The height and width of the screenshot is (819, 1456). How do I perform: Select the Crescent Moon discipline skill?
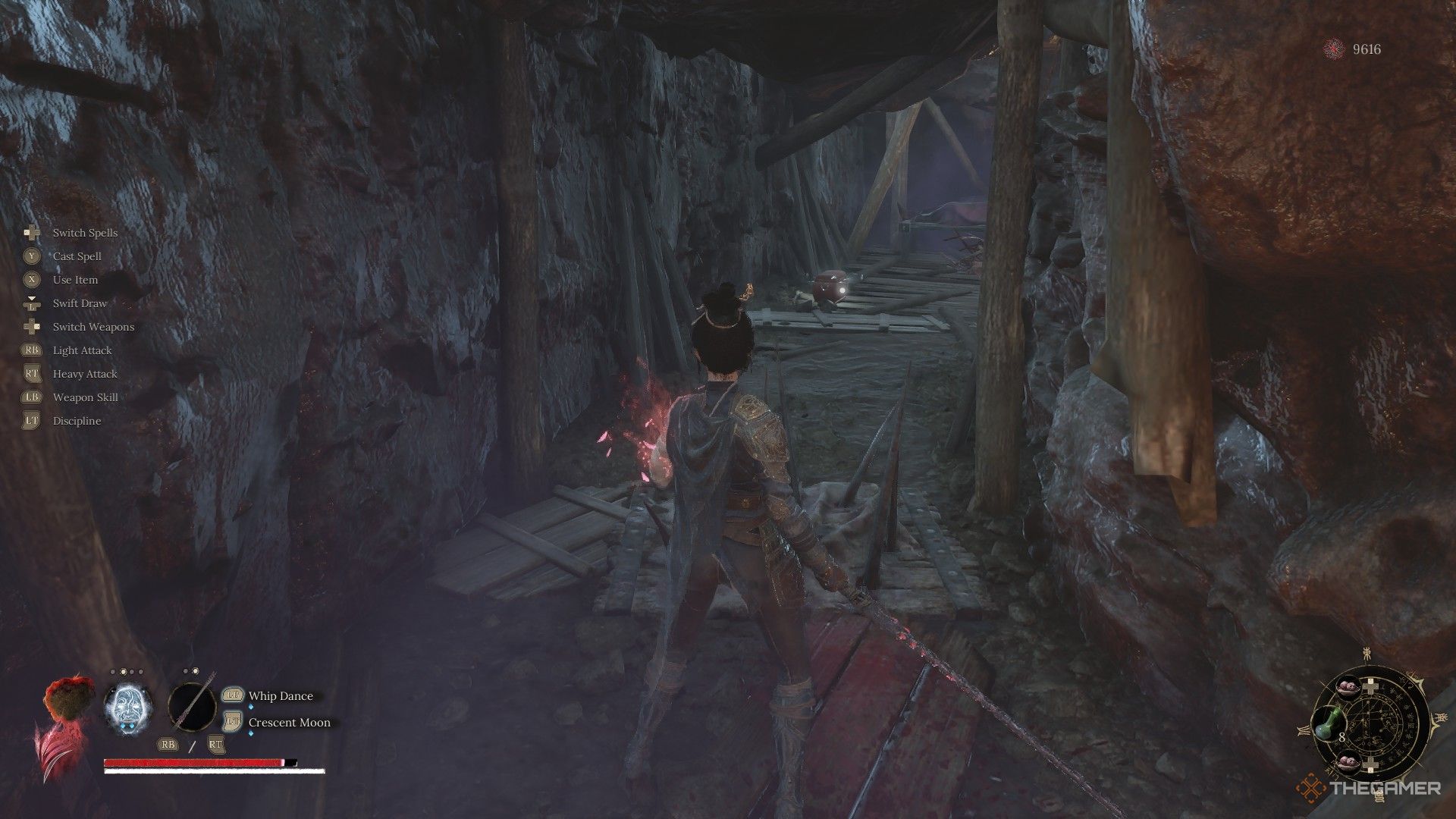point(289,723)
